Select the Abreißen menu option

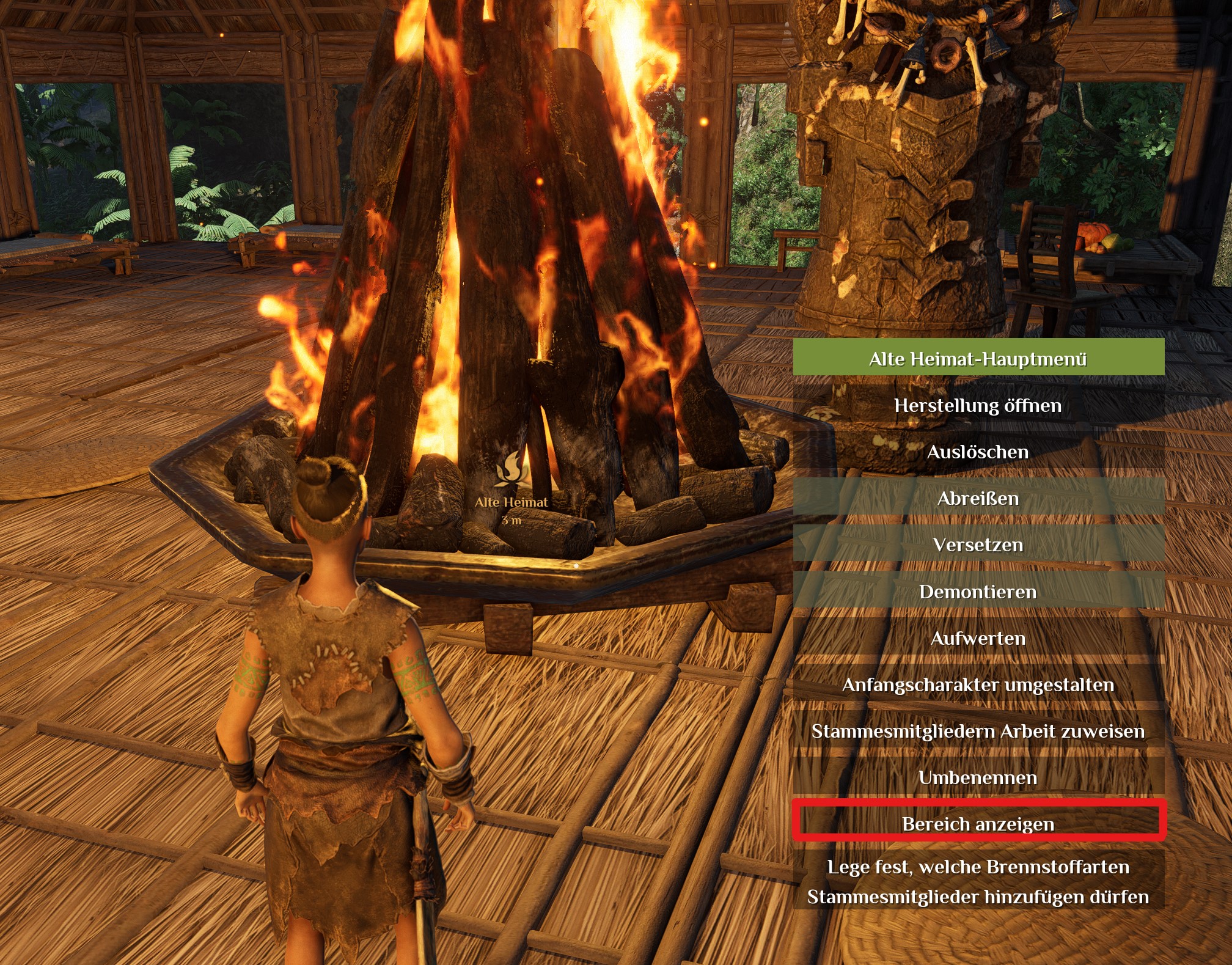coord(978,498)
